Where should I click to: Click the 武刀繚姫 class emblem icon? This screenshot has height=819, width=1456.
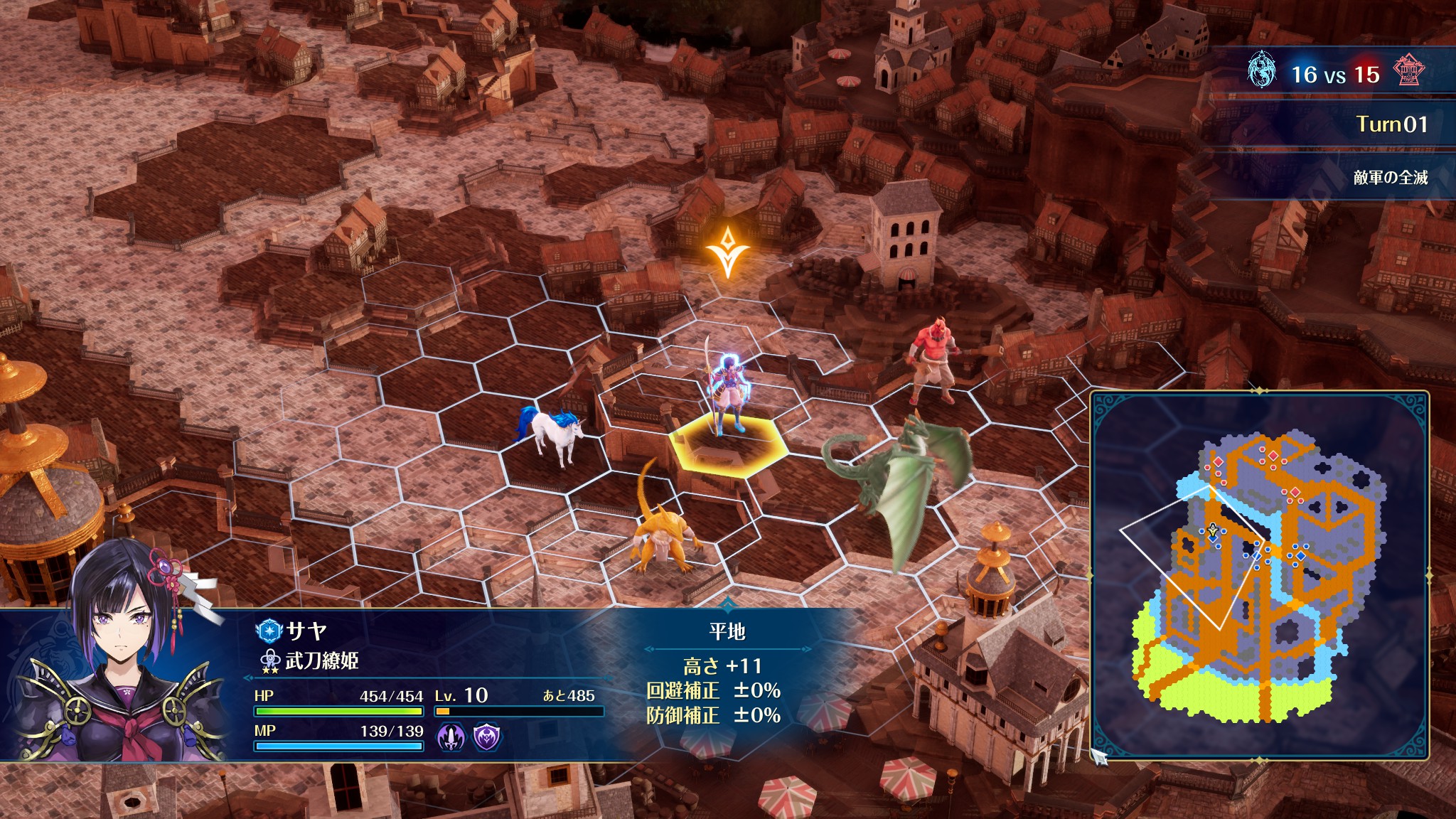[x=270, y=661]
